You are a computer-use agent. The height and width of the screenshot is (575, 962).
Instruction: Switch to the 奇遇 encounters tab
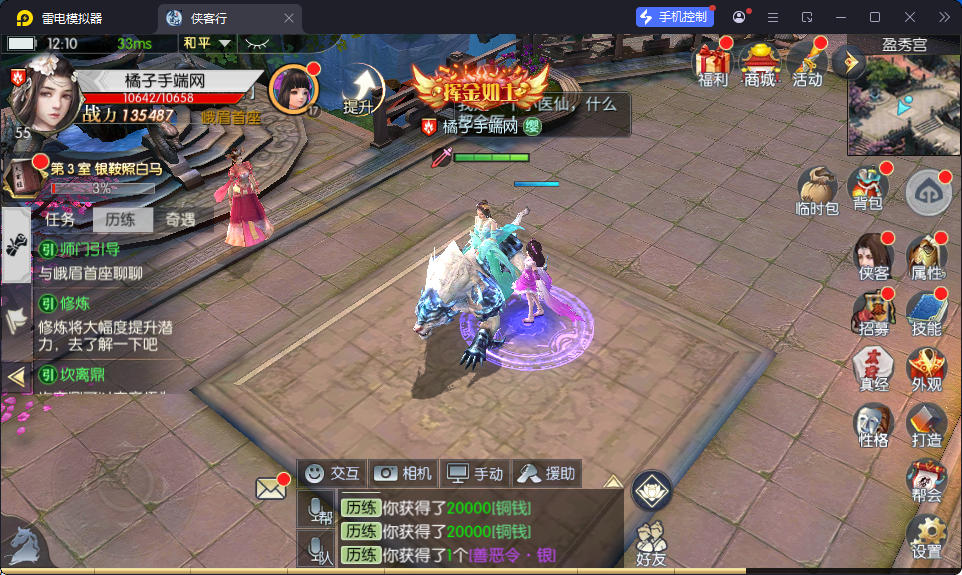(181, 220)
